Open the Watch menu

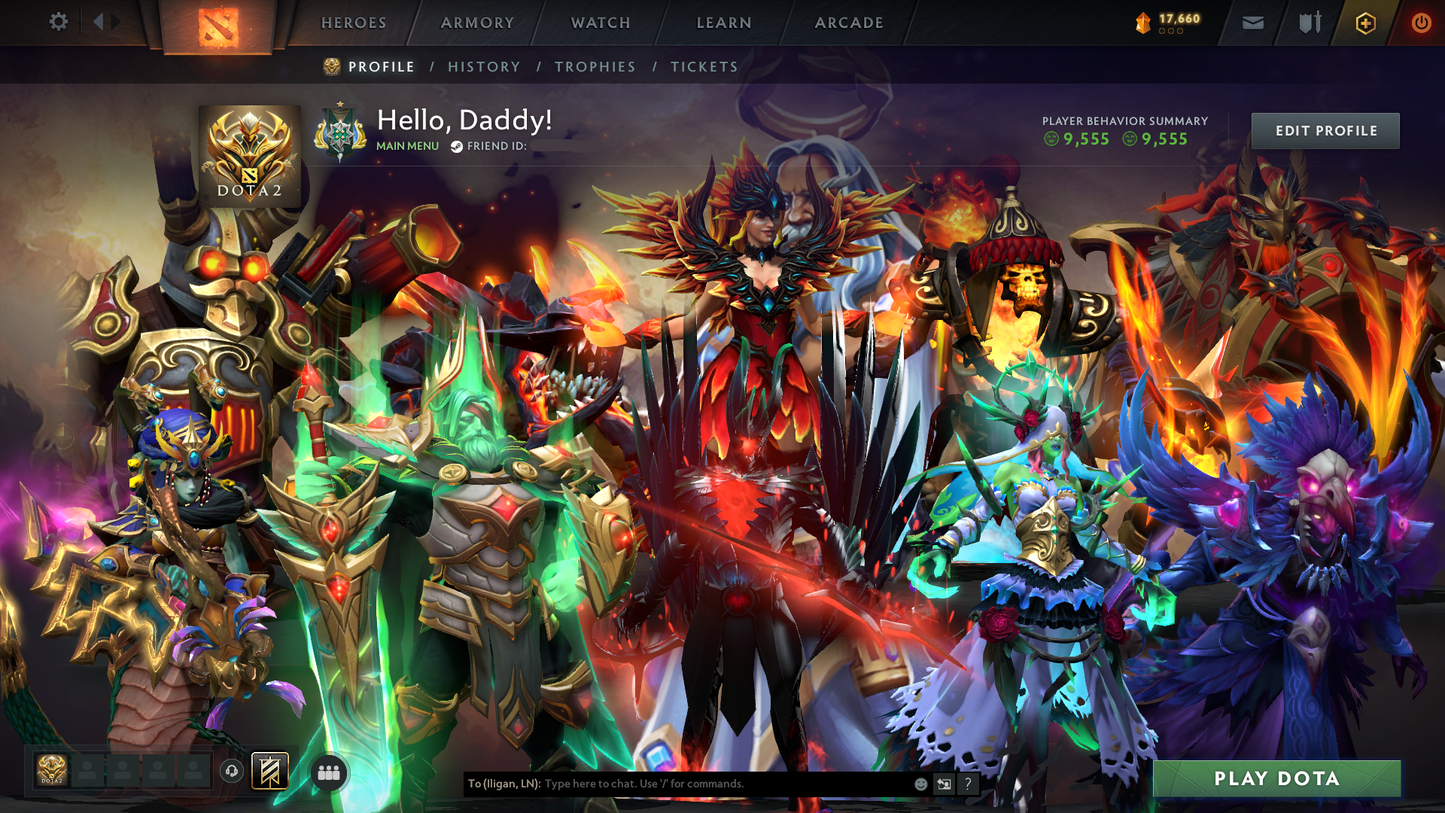(x=601, y=23)
